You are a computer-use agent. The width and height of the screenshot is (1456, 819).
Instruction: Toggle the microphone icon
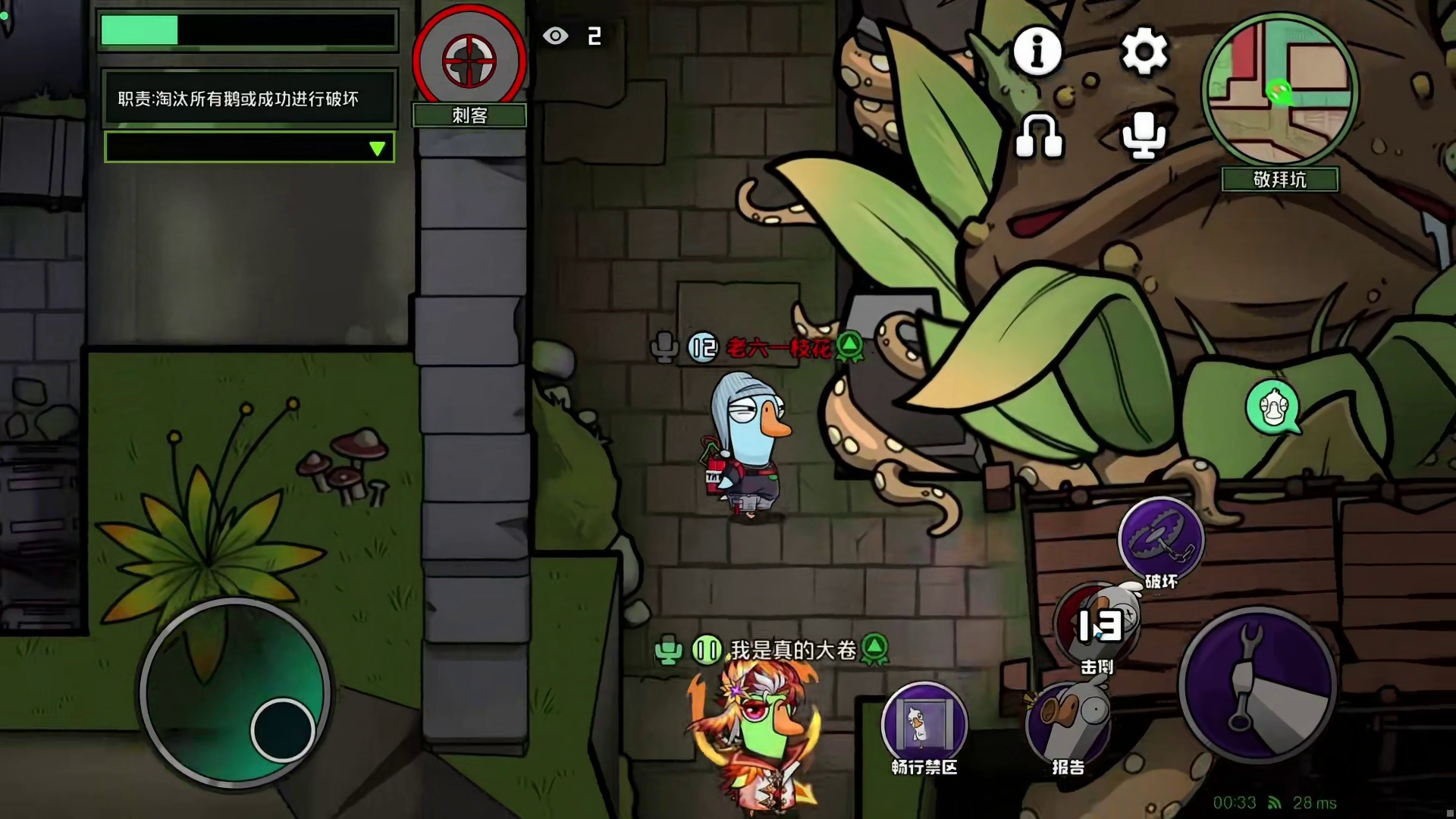pyautogui.click(x=1144, y=136)
